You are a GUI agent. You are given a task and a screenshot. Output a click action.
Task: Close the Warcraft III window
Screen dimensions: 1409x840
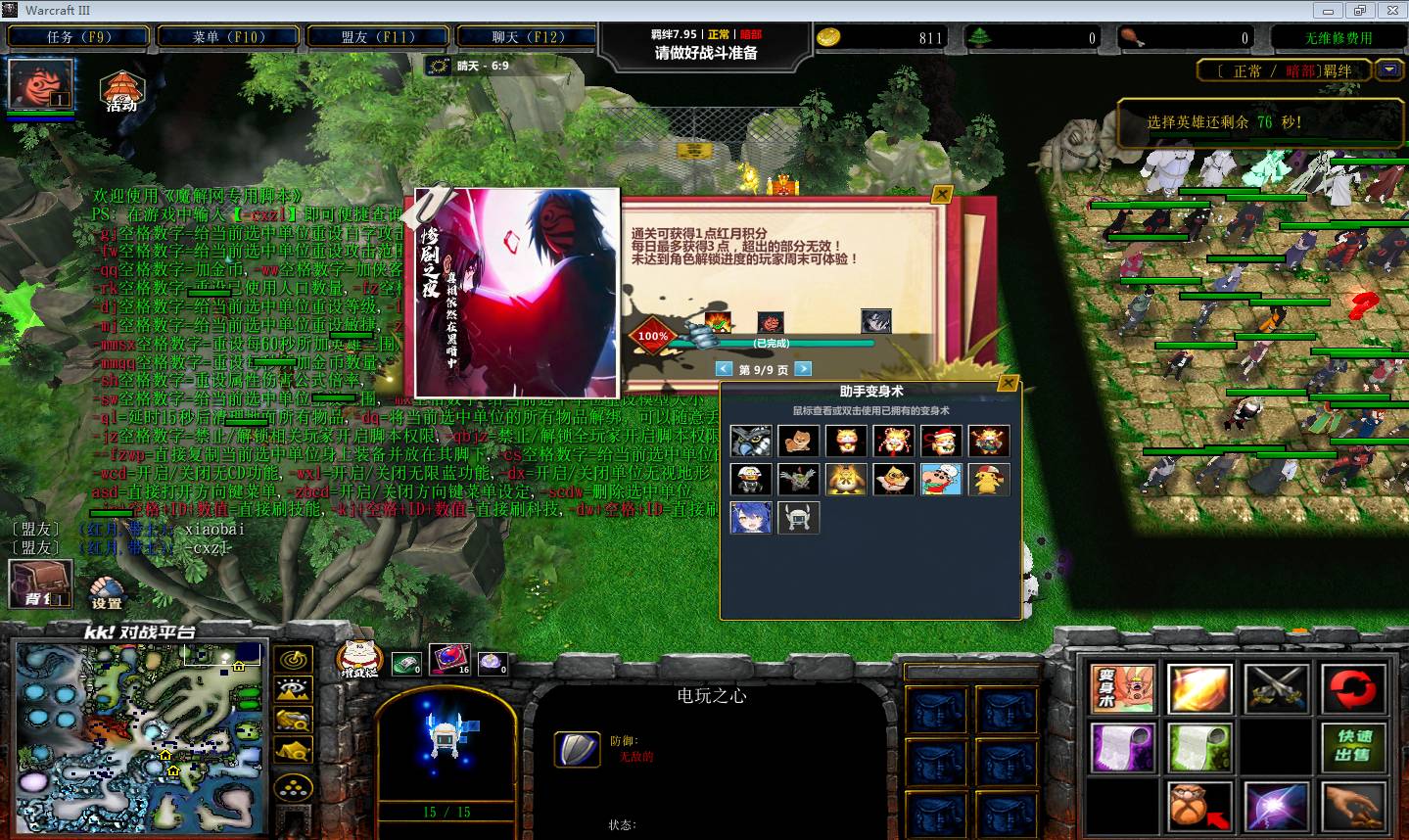click(1389, 11)
